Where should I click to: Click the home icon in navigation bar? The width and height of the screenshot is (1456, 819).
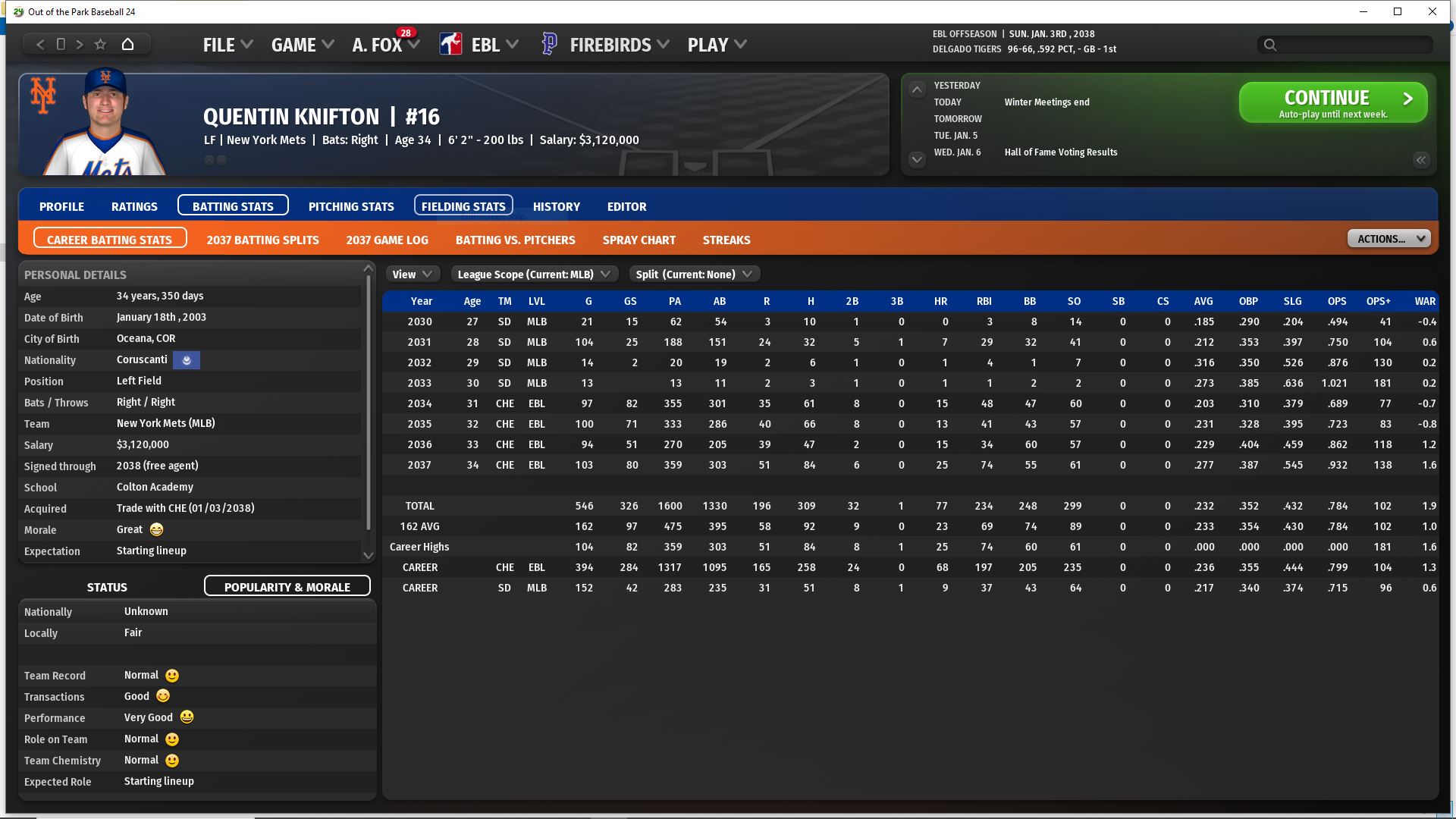point(127,44)
